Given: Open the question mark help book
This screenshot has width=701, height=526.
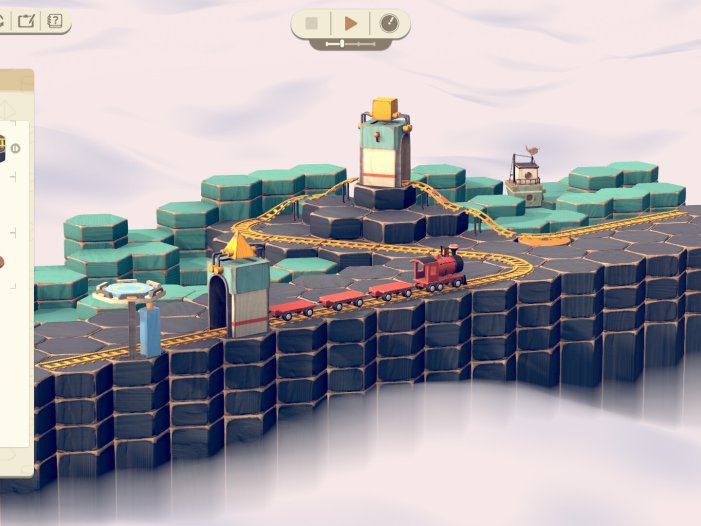Looking at the screenshot, I should (54, 19).
